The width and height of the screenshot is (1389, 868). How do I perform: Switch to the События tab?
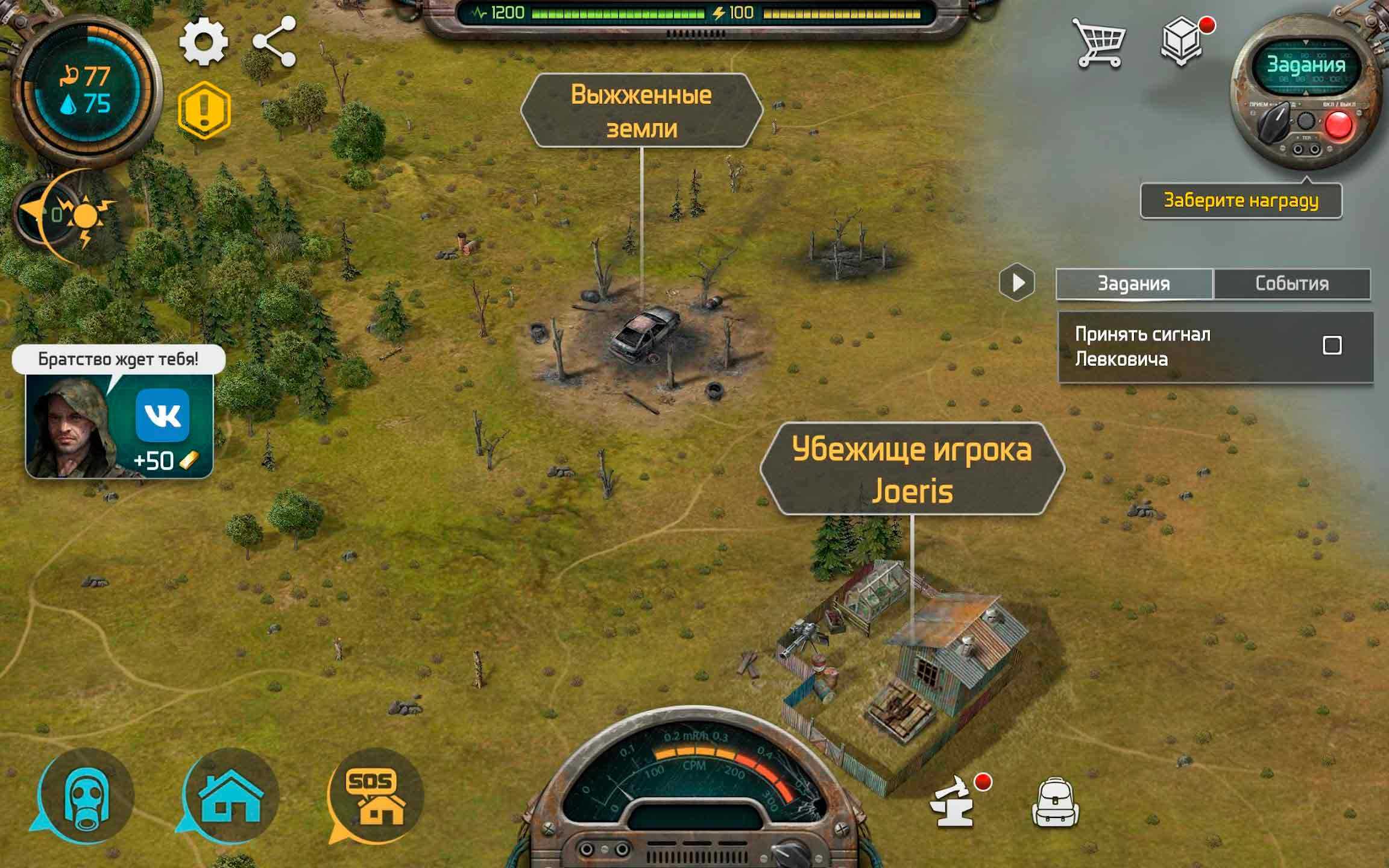tap(1292, 283)
